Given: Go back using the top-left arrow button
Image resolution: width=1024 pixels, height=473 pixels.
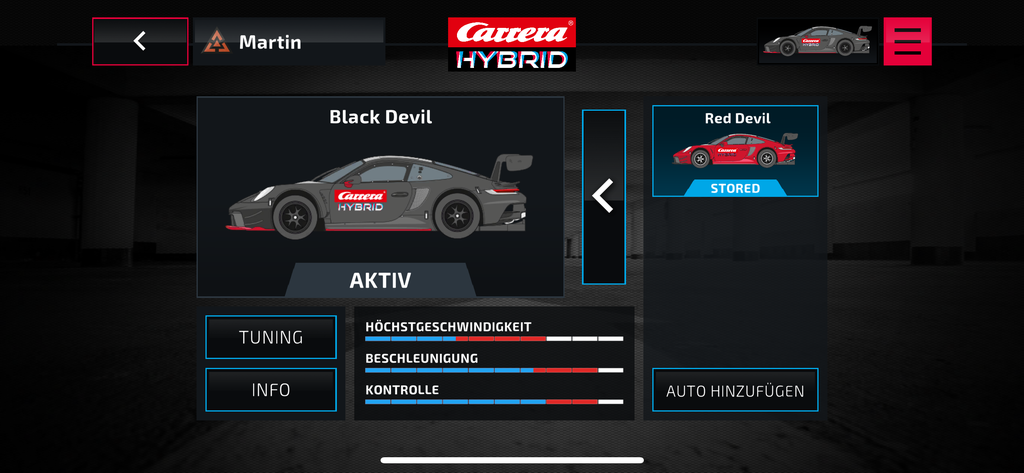Looking at the screenshot, I should [140, 41].
